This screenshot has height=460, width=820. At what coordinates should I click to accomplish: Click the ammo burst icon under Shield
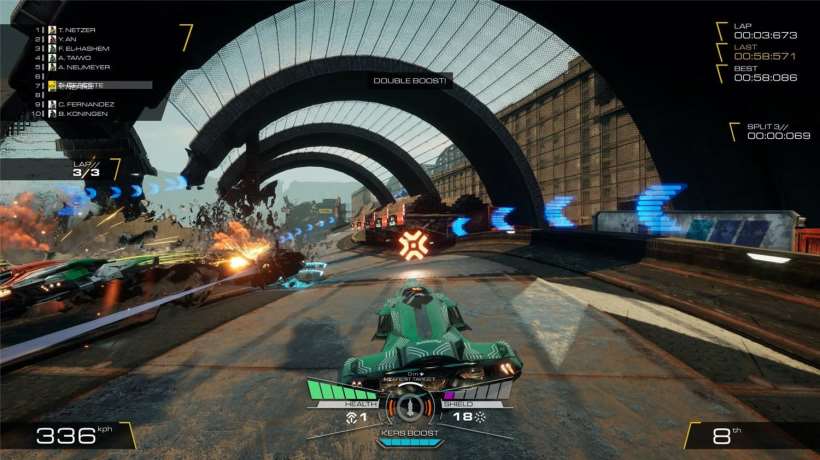click(479, 415)
